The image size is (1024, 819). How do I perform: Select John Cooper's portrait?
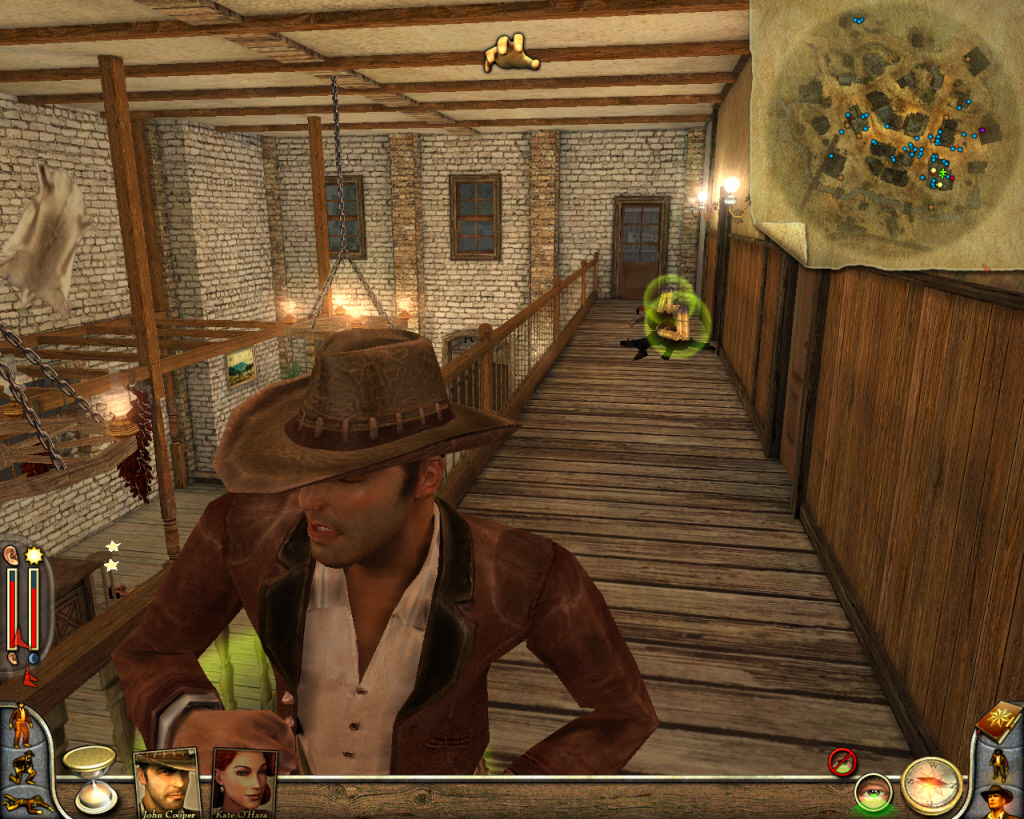(x=166, y=781)
